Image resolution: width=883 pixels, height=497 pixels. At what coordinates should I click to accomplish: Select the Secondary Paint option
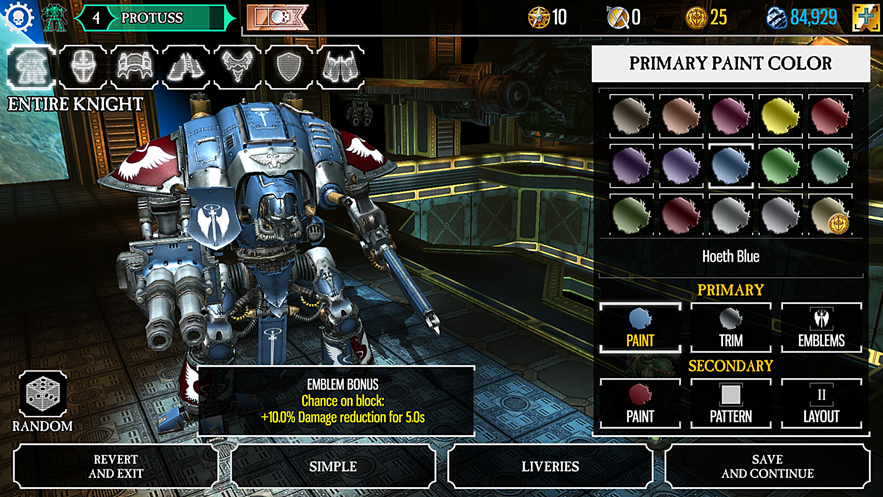tap(640, 403)
